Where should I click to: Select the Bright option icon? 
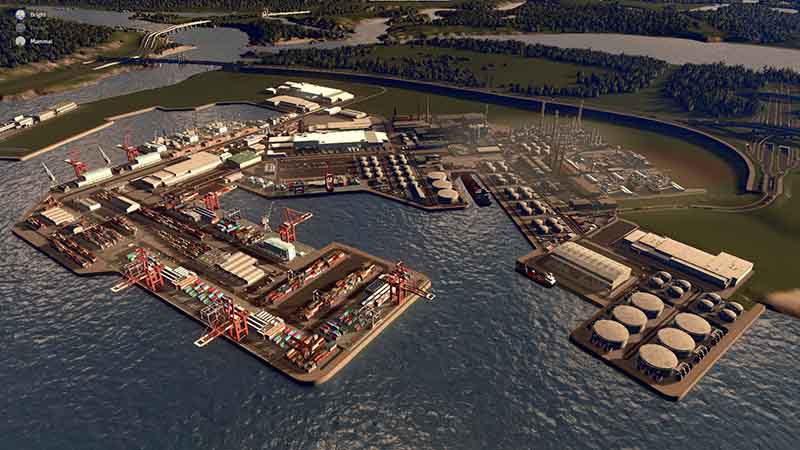pos(20,14)
